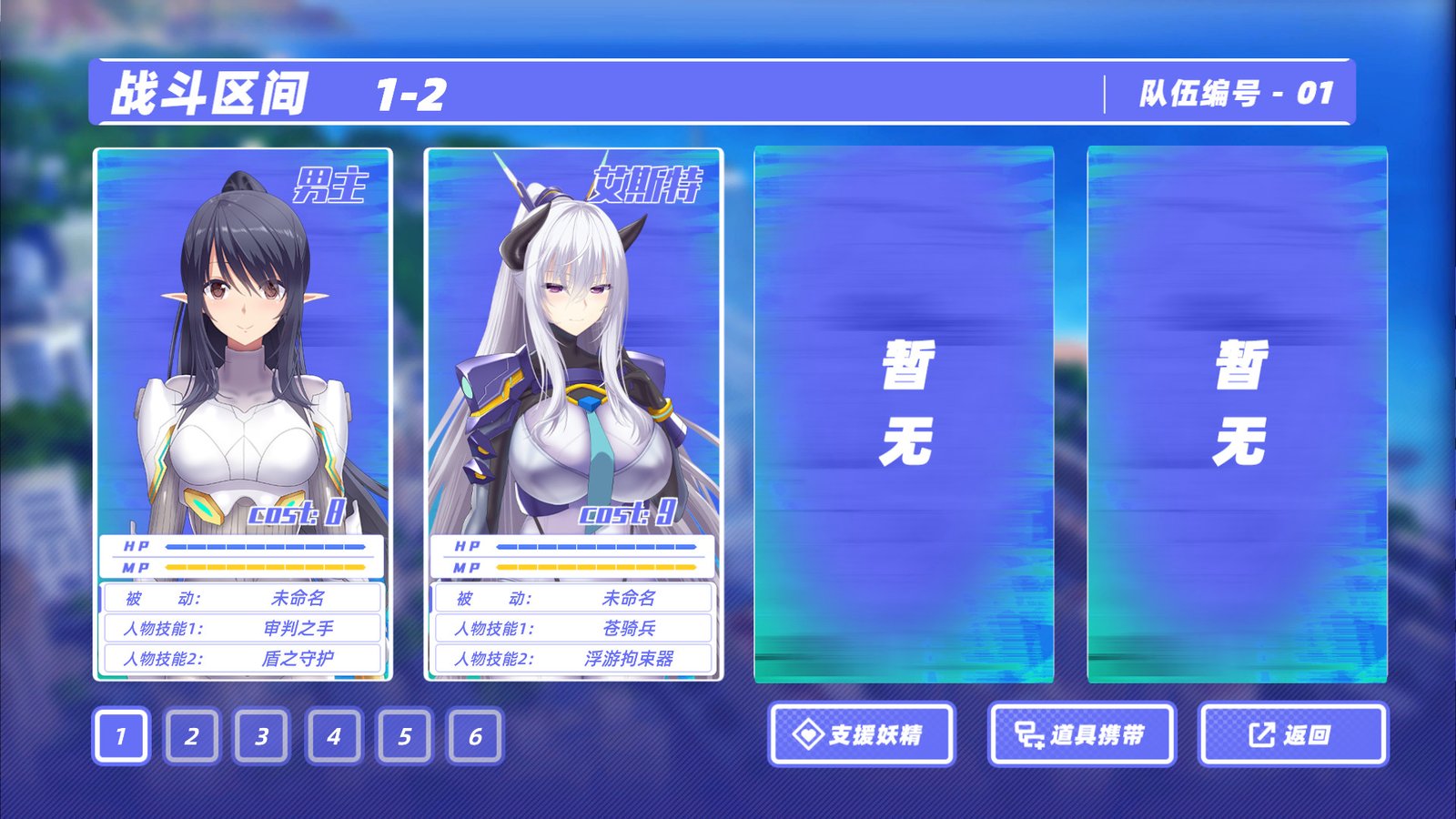Select team slot tab 1
The image size is (1456, 819).
119,735
